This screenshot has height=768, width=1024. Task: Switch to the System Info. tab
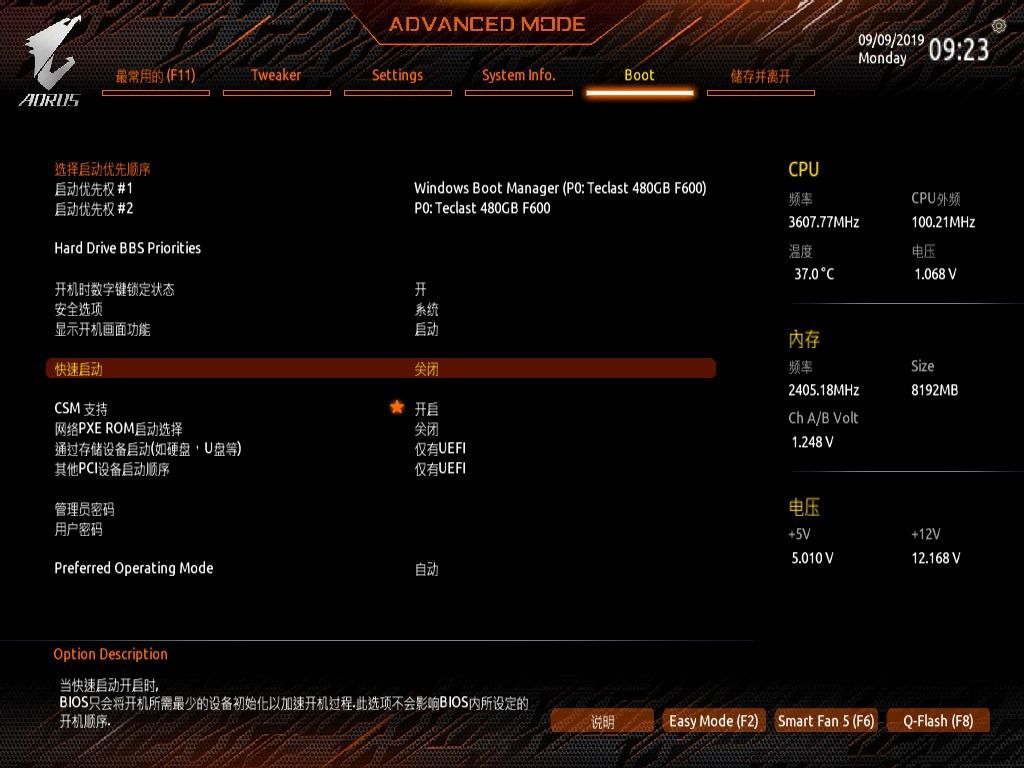518,76
